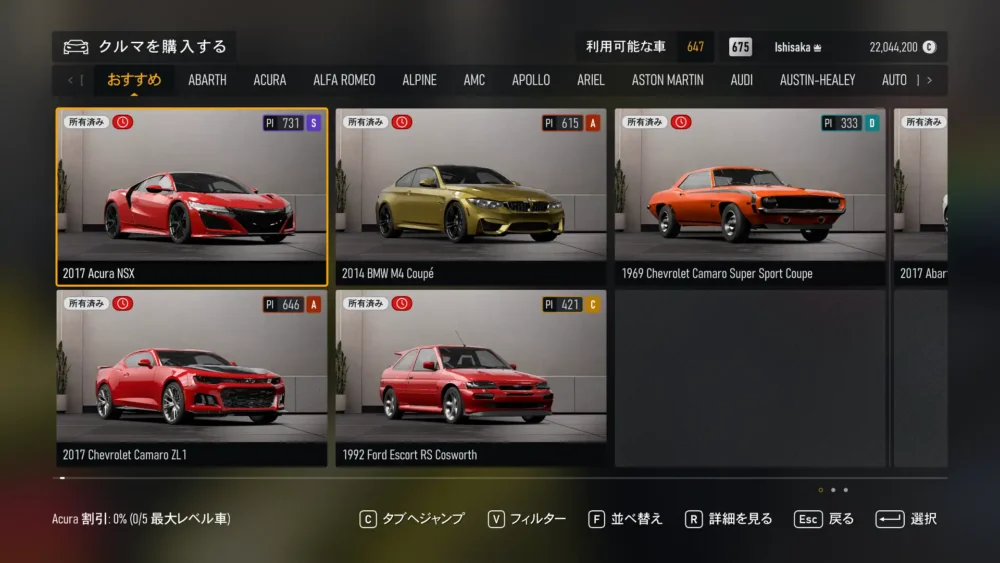Screen dimensions: 1000x563
Task: Select the AUSTIN-HEALEY tab
Action: pyautogui.click(x=817, y=80)
